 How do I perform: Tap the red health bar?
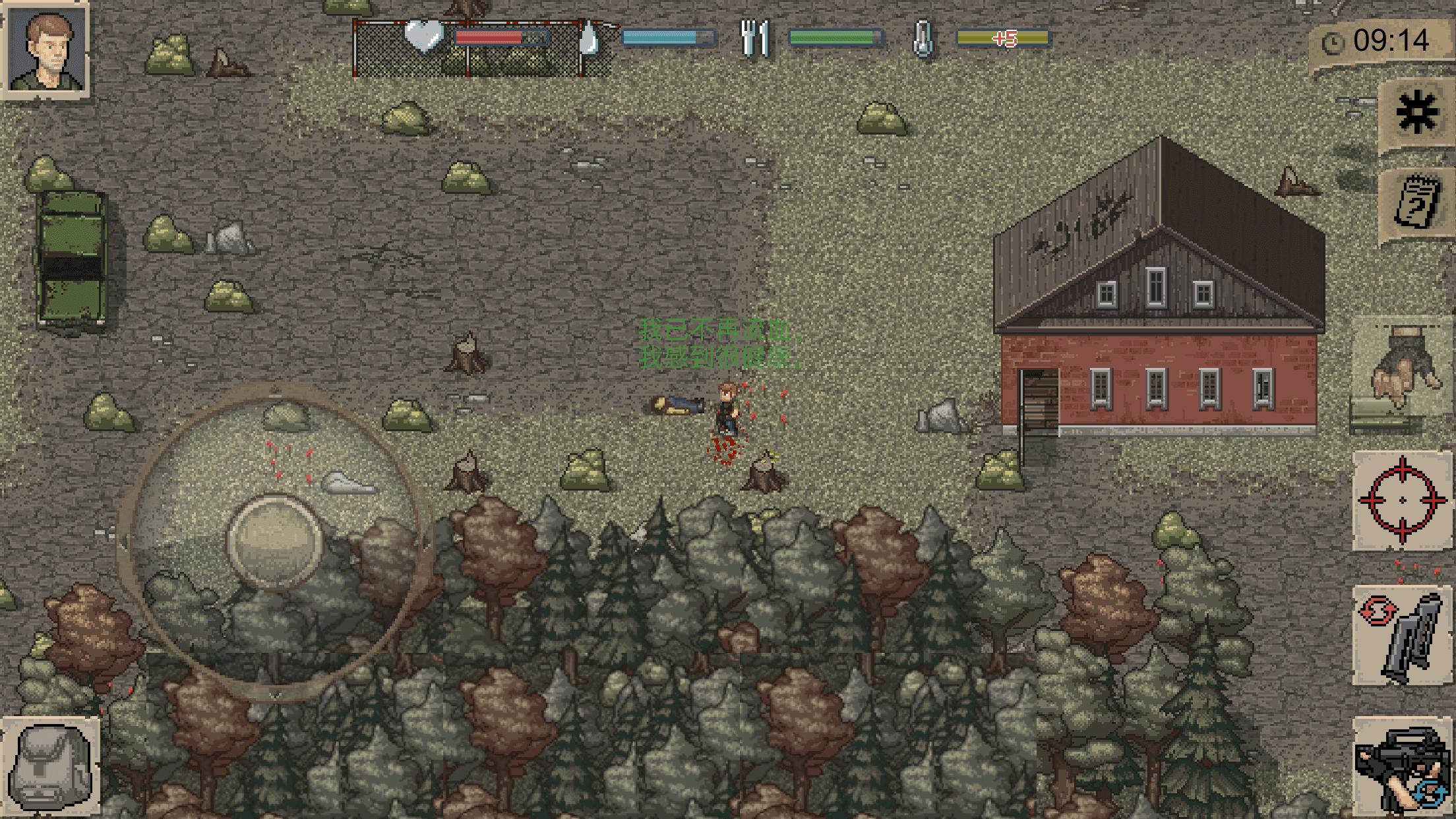pos(500,36)
